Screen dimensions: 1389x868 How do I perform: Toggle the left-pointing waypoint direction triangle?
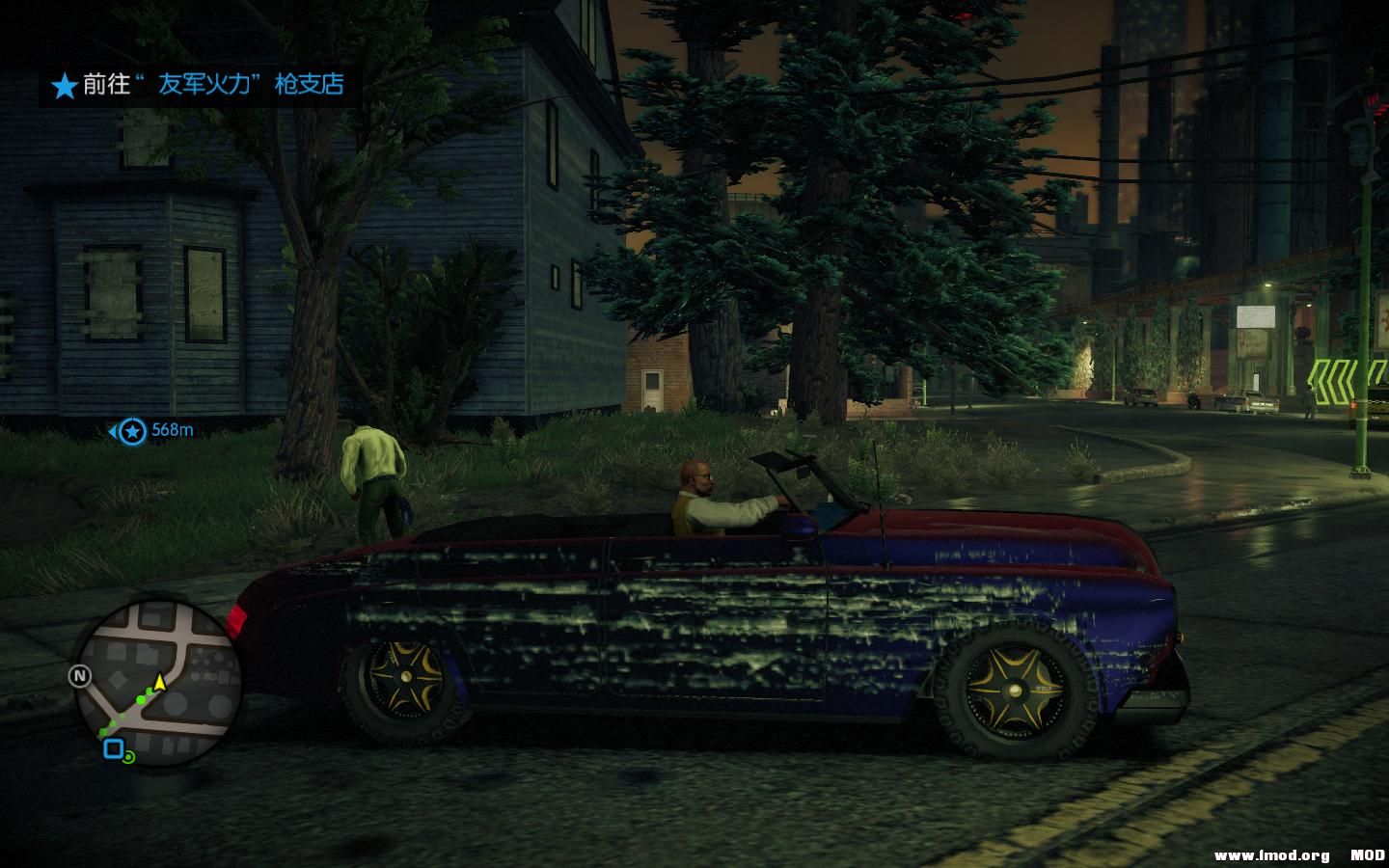(x=114, y=432)
